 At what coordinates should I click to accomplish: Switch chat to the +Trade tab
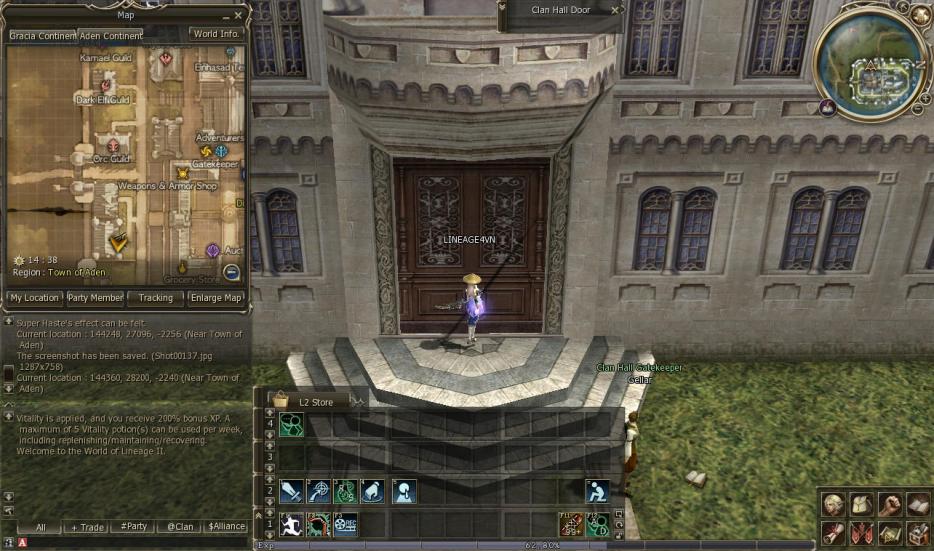(x=87, y=527)
